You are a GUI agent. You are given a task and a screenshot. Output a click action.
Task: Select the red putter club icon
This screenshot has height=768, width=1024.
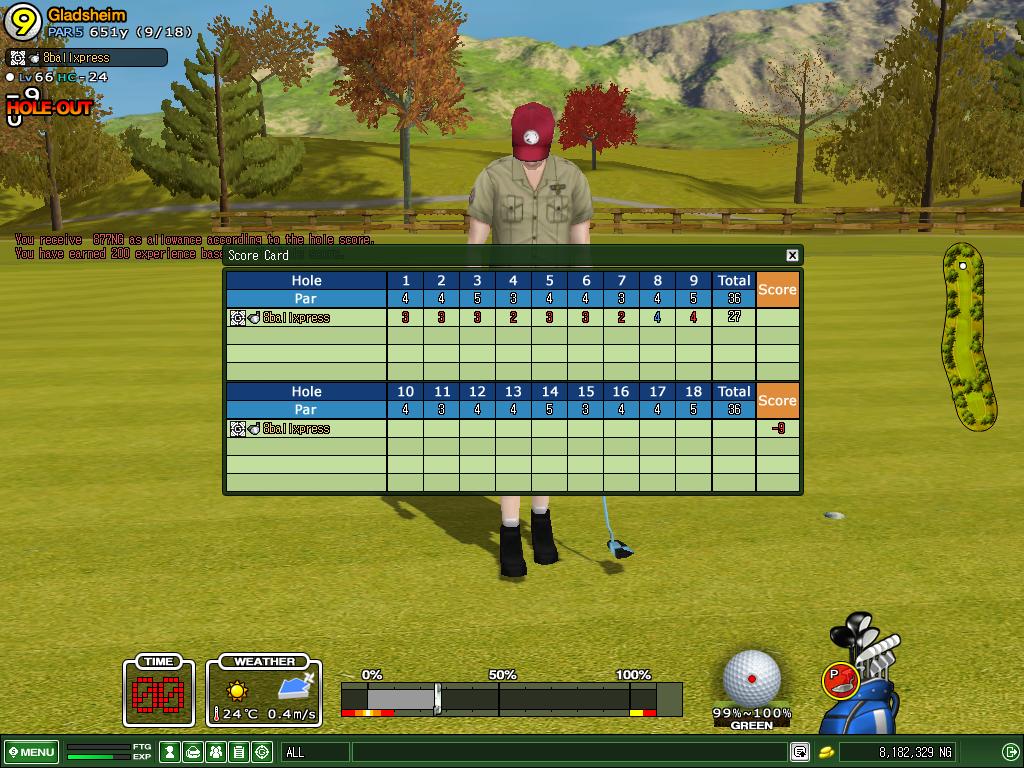838,680
